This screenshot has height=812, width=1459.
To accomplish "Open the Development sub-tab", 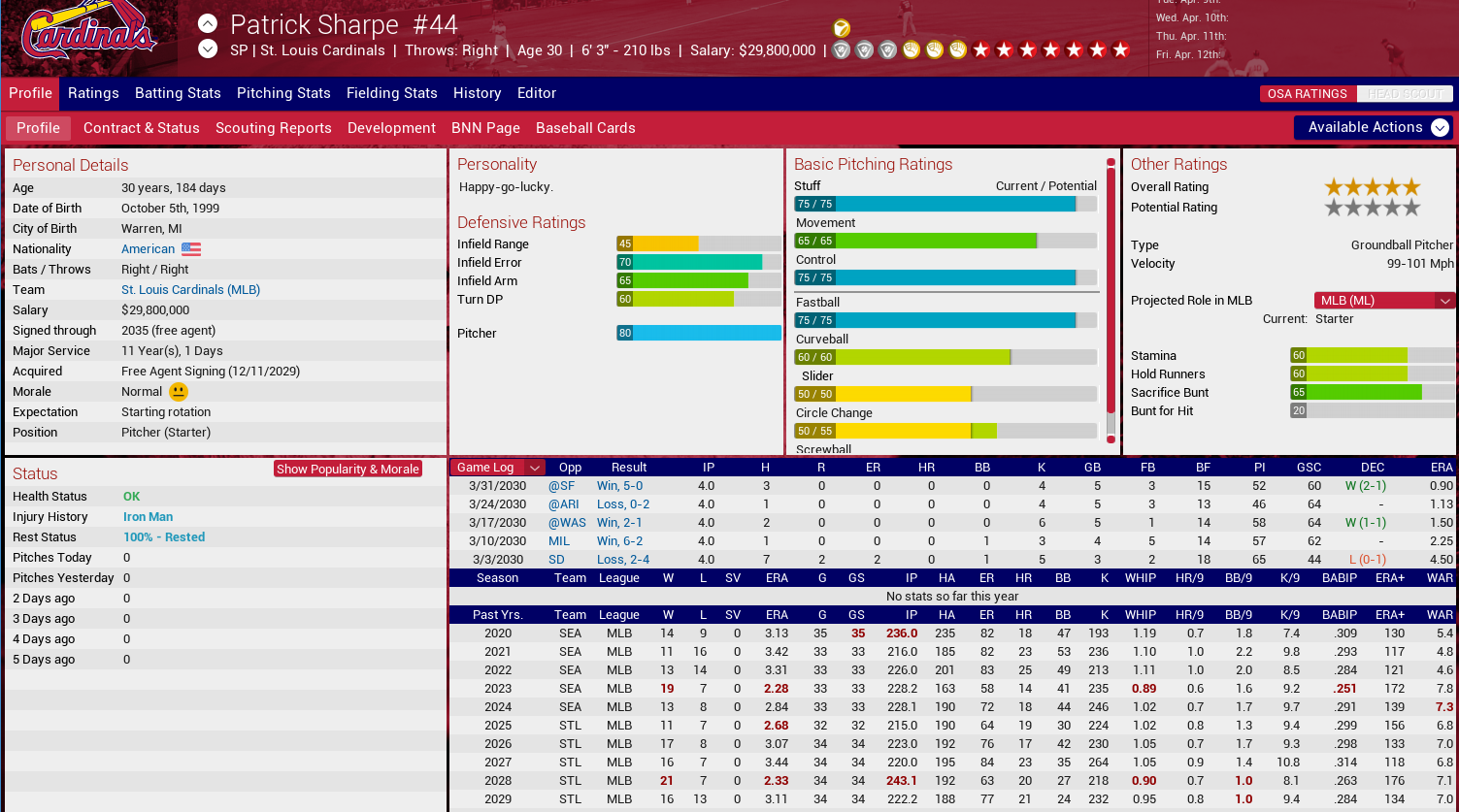I will 391,128.
